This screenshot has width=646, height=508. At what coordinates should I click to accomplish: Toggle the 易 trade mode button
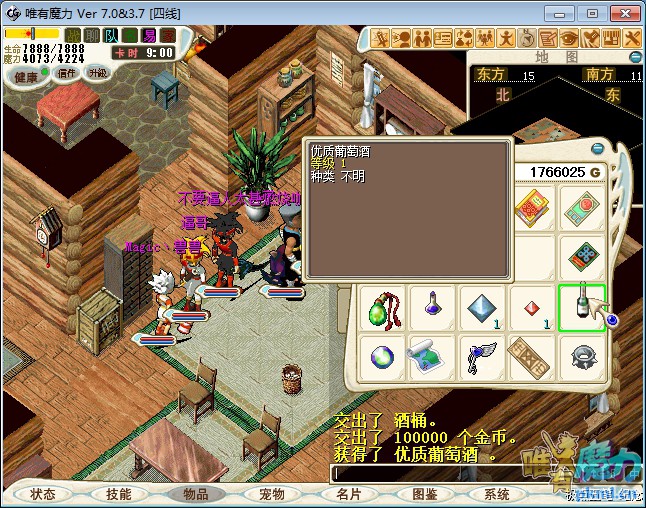(x=149, y=35)
